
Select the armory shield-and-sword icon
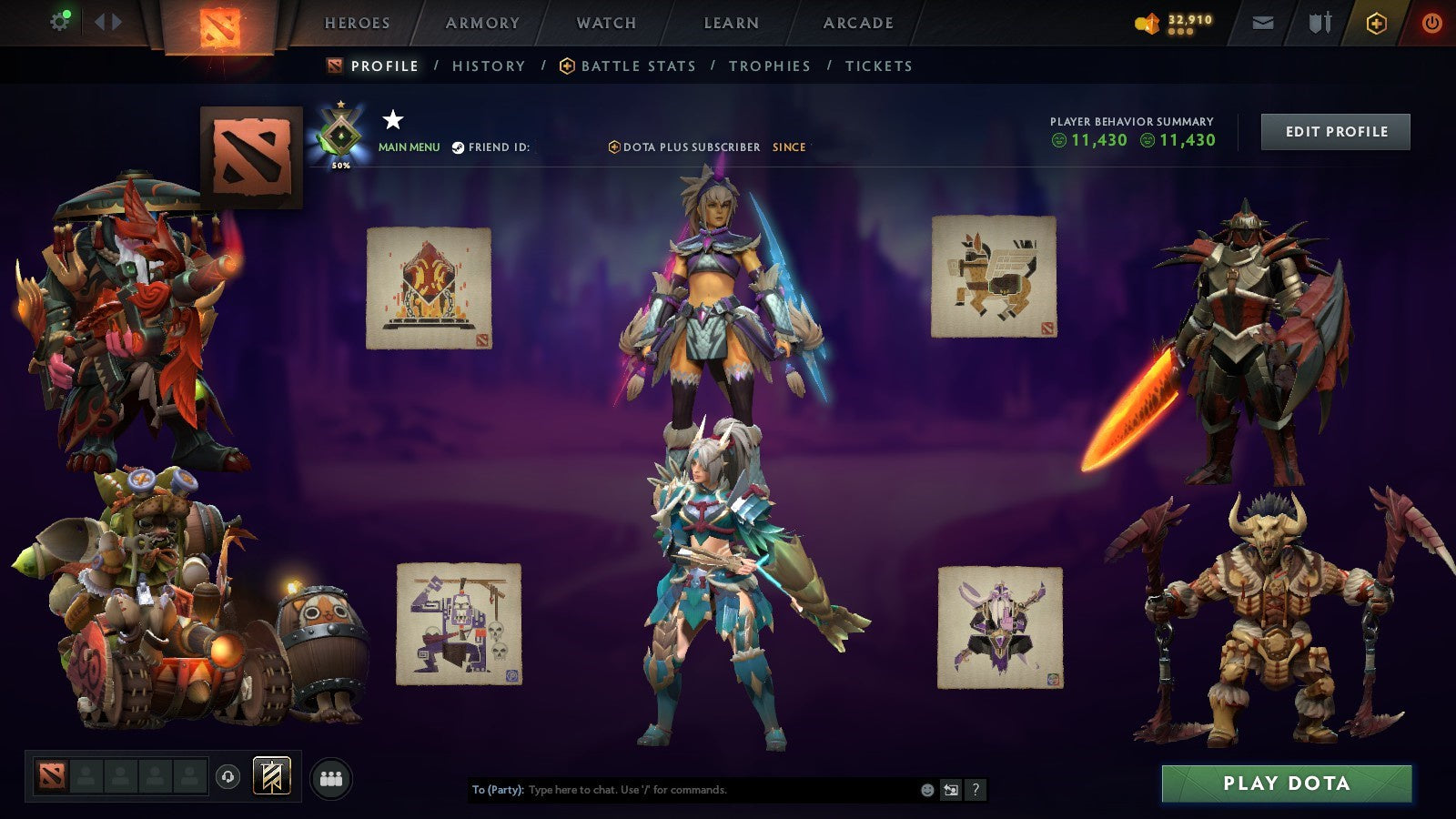pos(1319,24)
